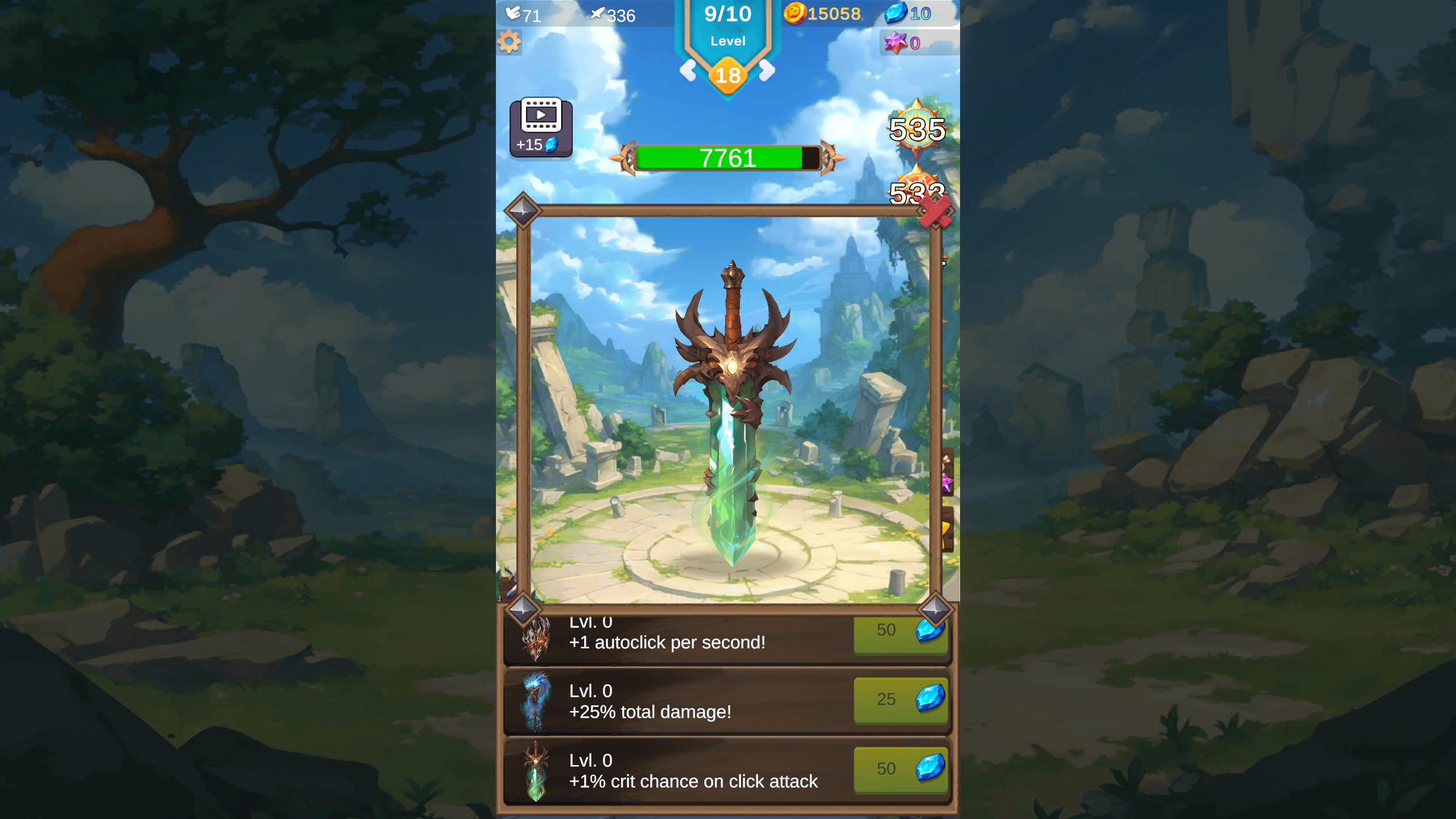The image size is (1456, 819).
Task: Purchase the crit chance on click upgrade
Action: [901, 769]
